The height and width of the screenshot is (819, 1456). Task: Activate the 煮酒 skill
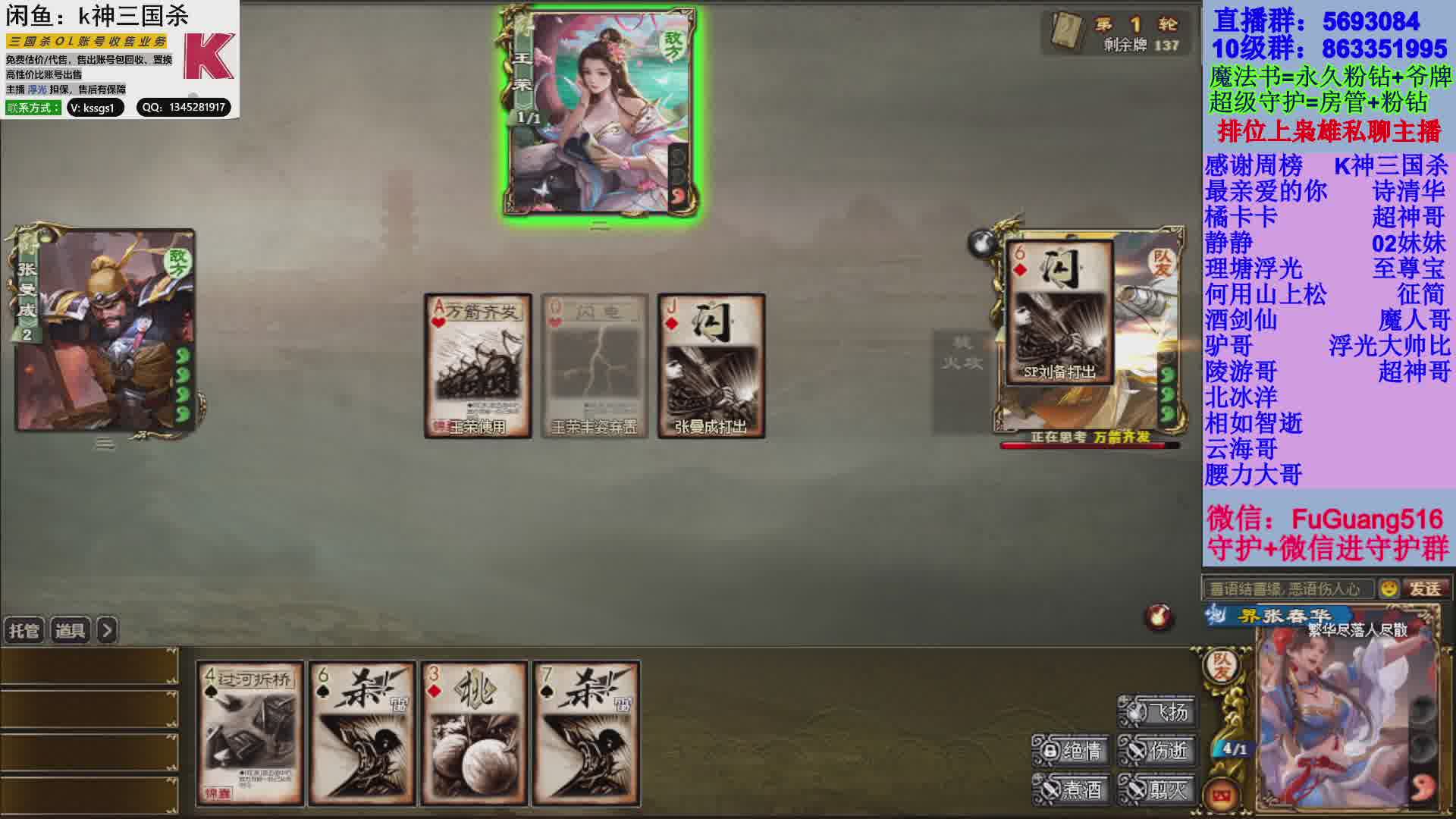(1072, 790)
